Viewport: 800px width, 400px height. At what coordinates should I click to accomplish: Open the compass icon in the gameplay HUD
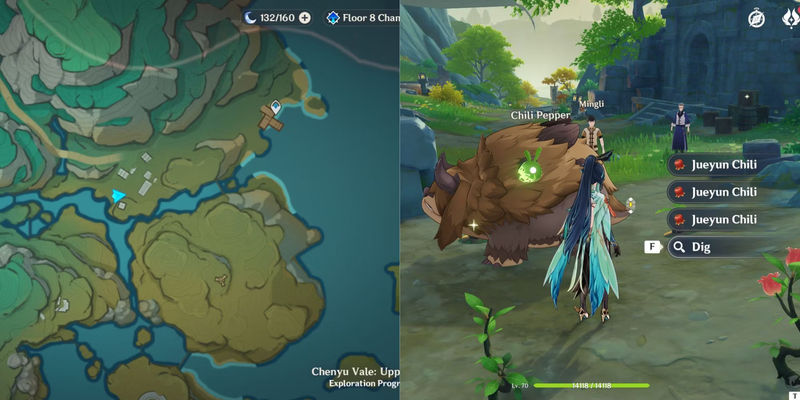pos(756,18)
